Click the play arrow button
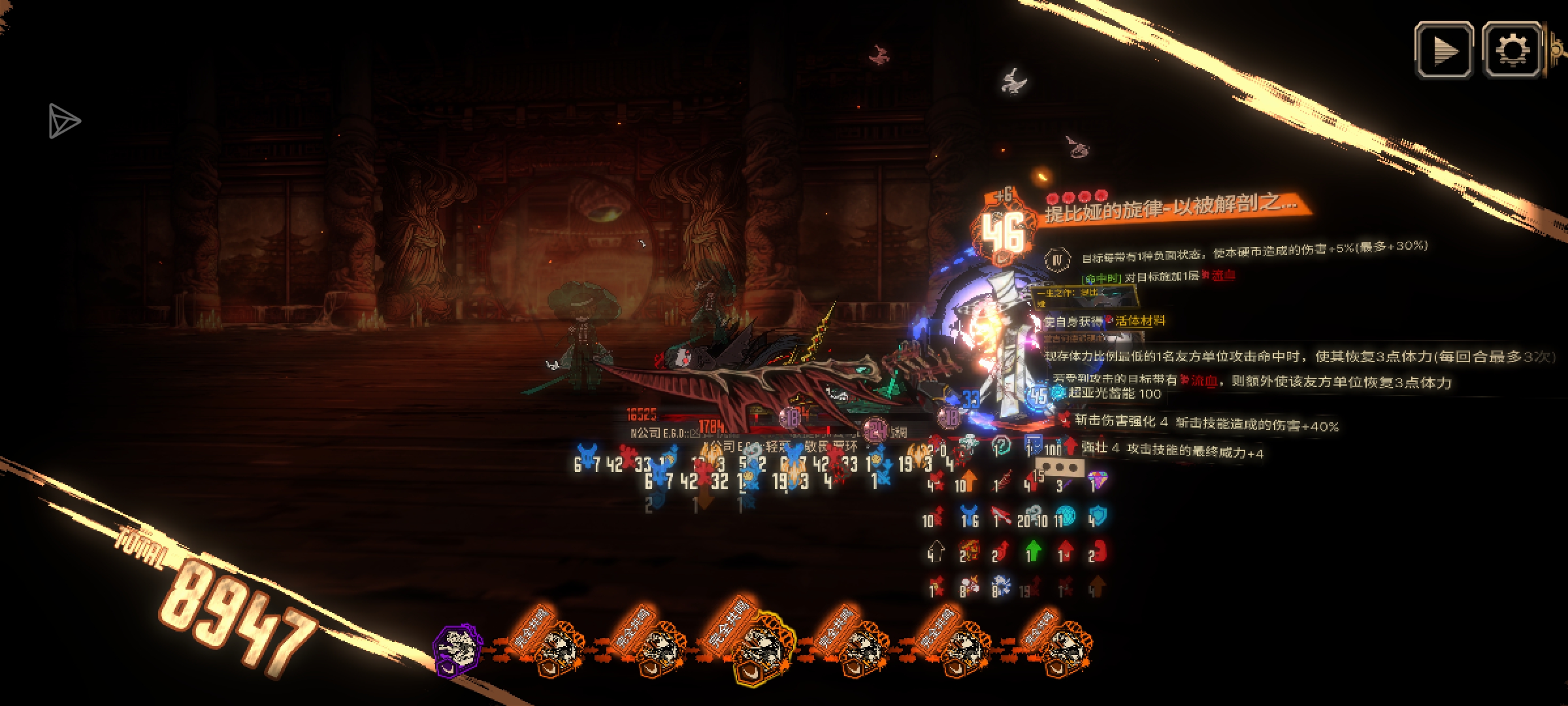The width and height of the screenshot is (1568, 706). coord(1444,50)
